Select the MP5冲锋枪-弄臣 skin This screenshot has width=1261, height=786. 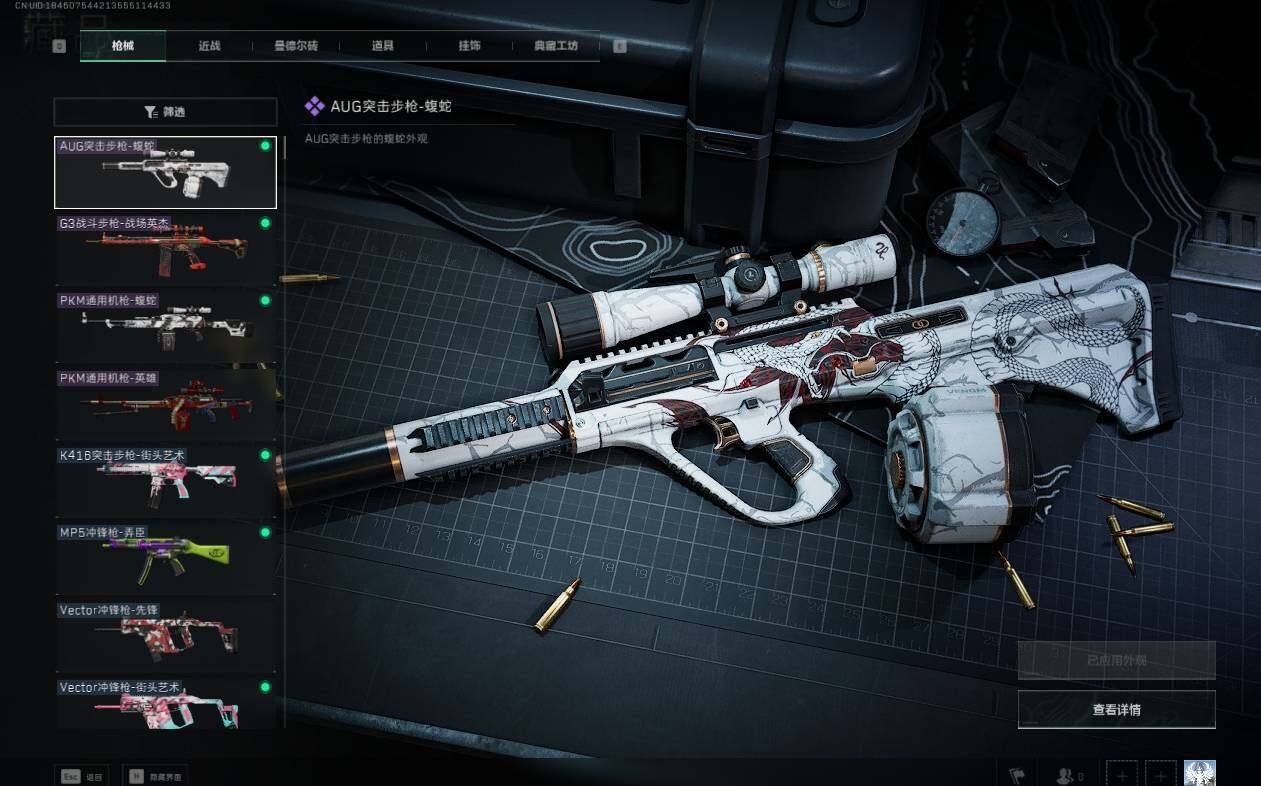tap(165, 556)
